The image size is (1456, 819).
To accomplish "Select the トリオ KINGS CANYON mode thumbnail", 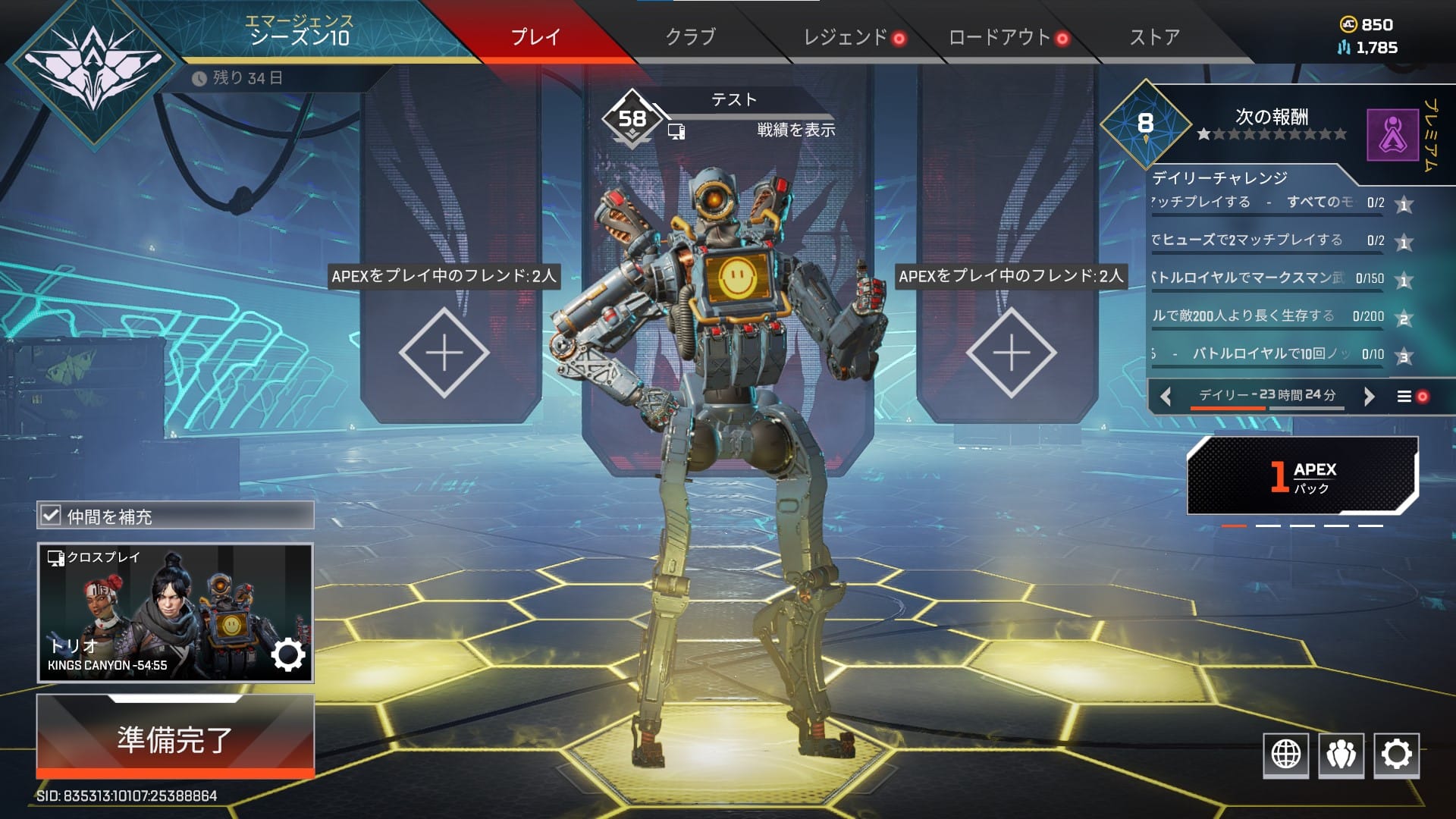I will coord(152,607).
